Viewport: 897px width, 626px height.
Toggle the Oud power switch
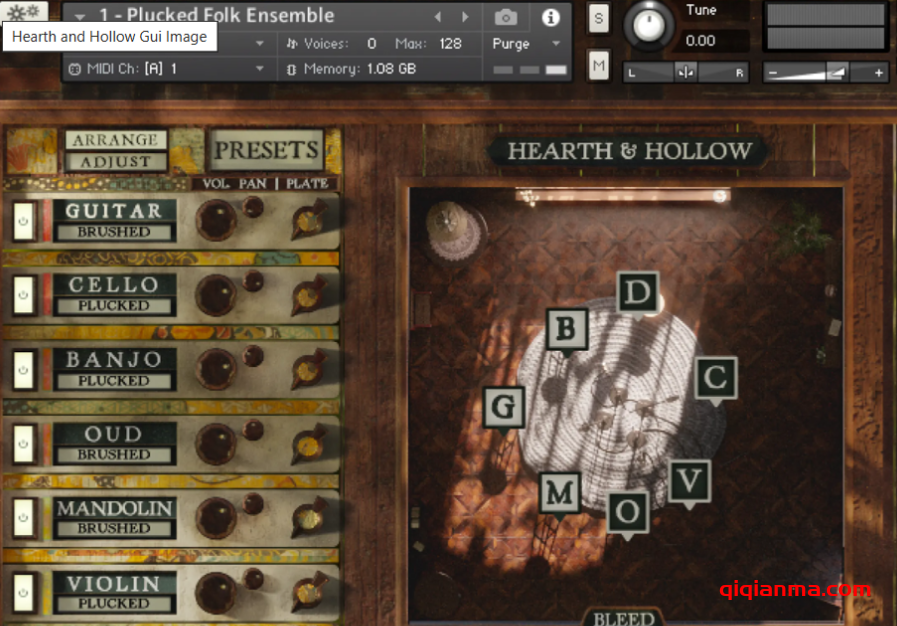pos(23,444)
